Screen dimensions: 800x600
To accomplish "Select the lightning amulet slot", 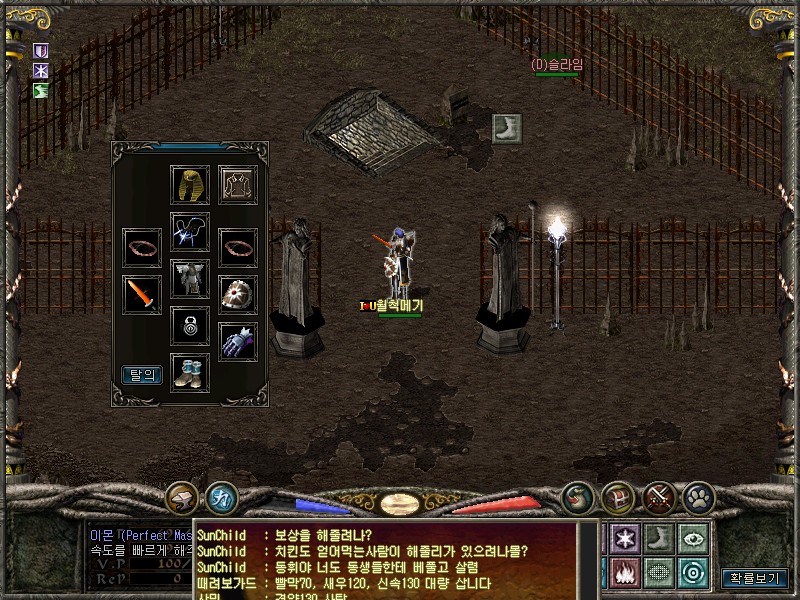I will [x=190, y=231].
